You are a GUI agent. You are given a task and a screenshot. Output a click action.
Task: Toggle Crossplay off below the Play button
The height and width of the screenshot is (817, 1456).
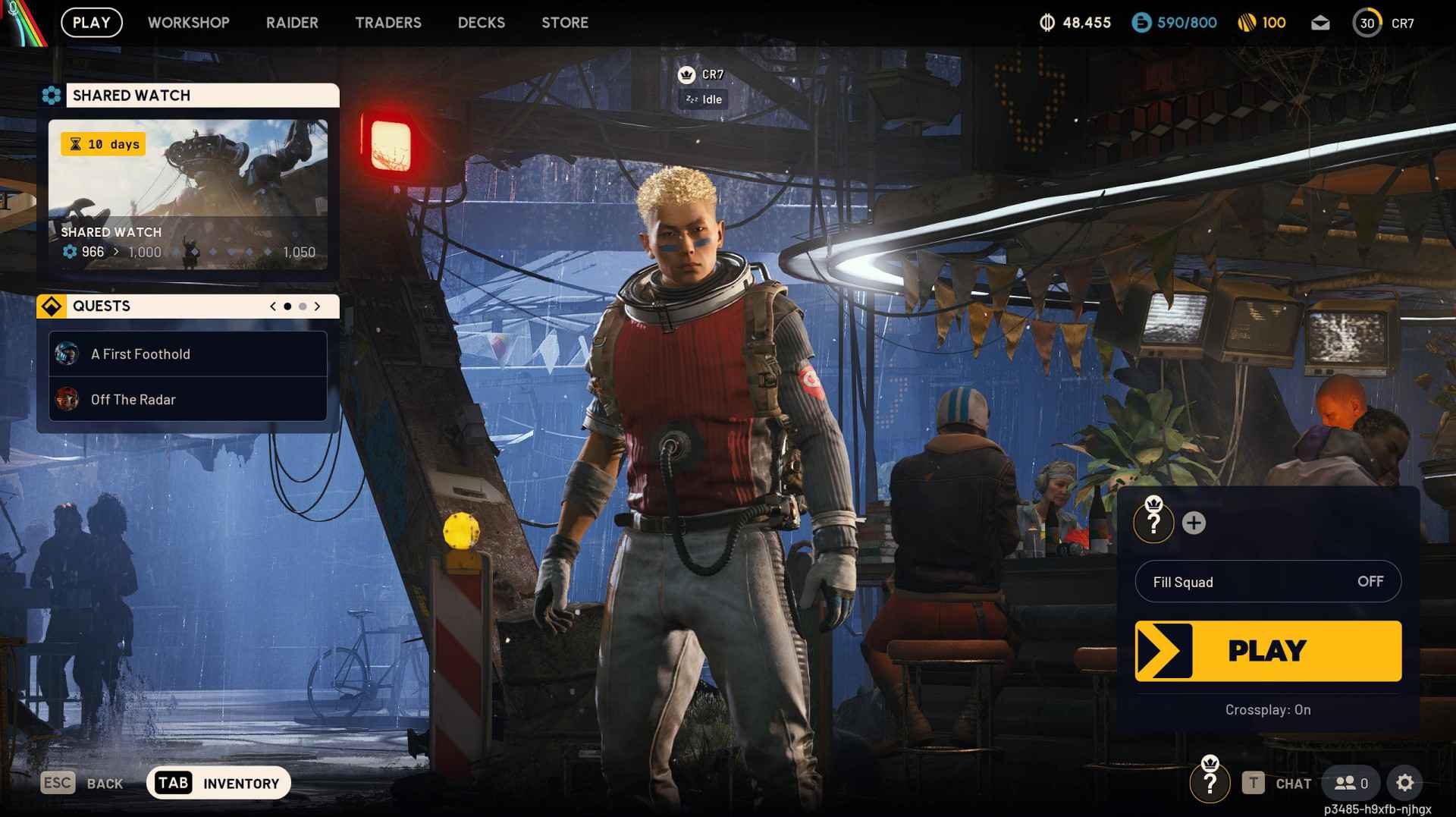(x=1267, y=710)
